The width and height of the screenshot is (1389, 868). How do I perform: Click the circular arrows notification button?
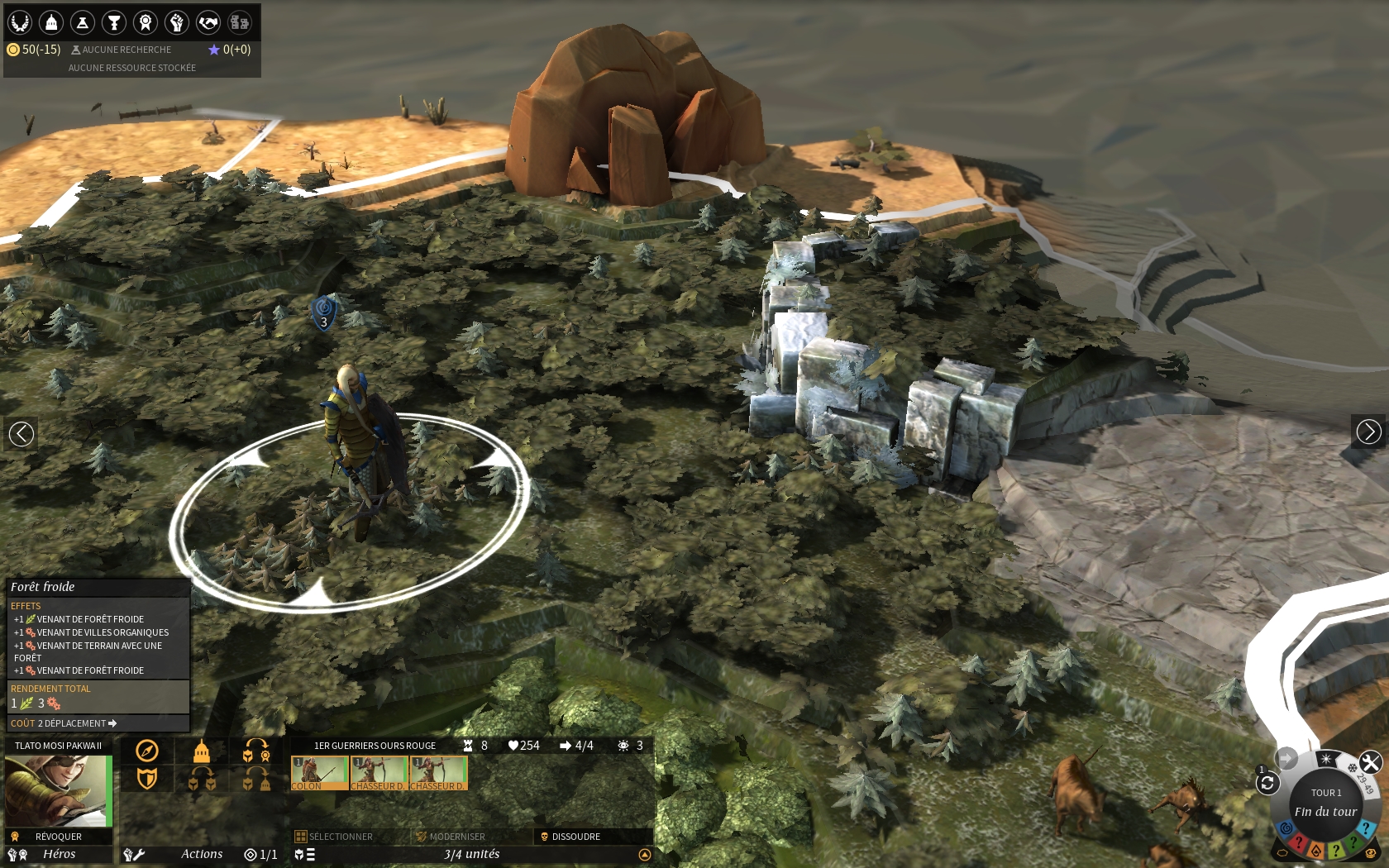point(1267,783)
